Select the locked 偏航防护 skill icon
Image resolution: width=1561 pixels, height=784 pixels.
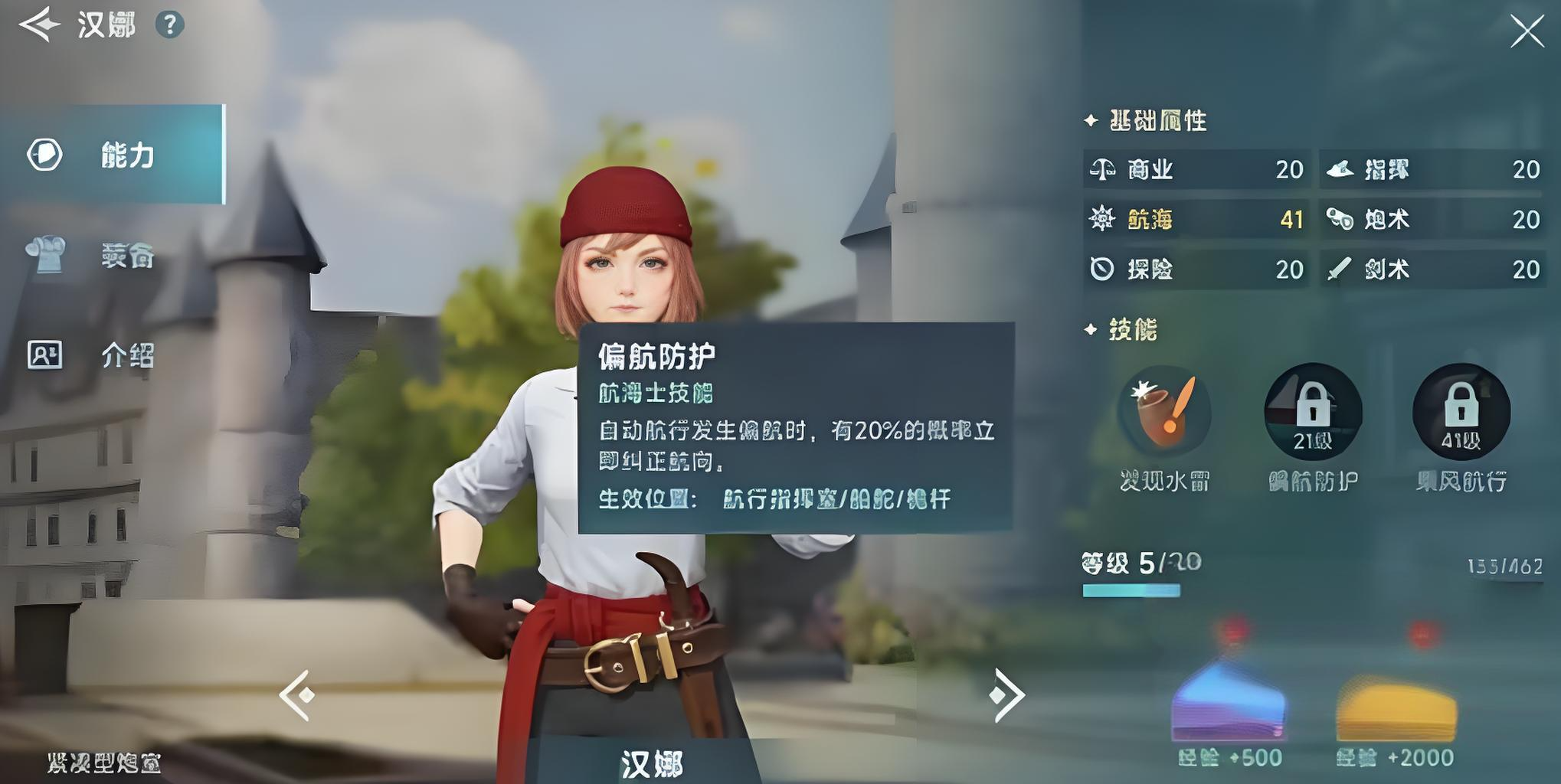(1313, 412)
